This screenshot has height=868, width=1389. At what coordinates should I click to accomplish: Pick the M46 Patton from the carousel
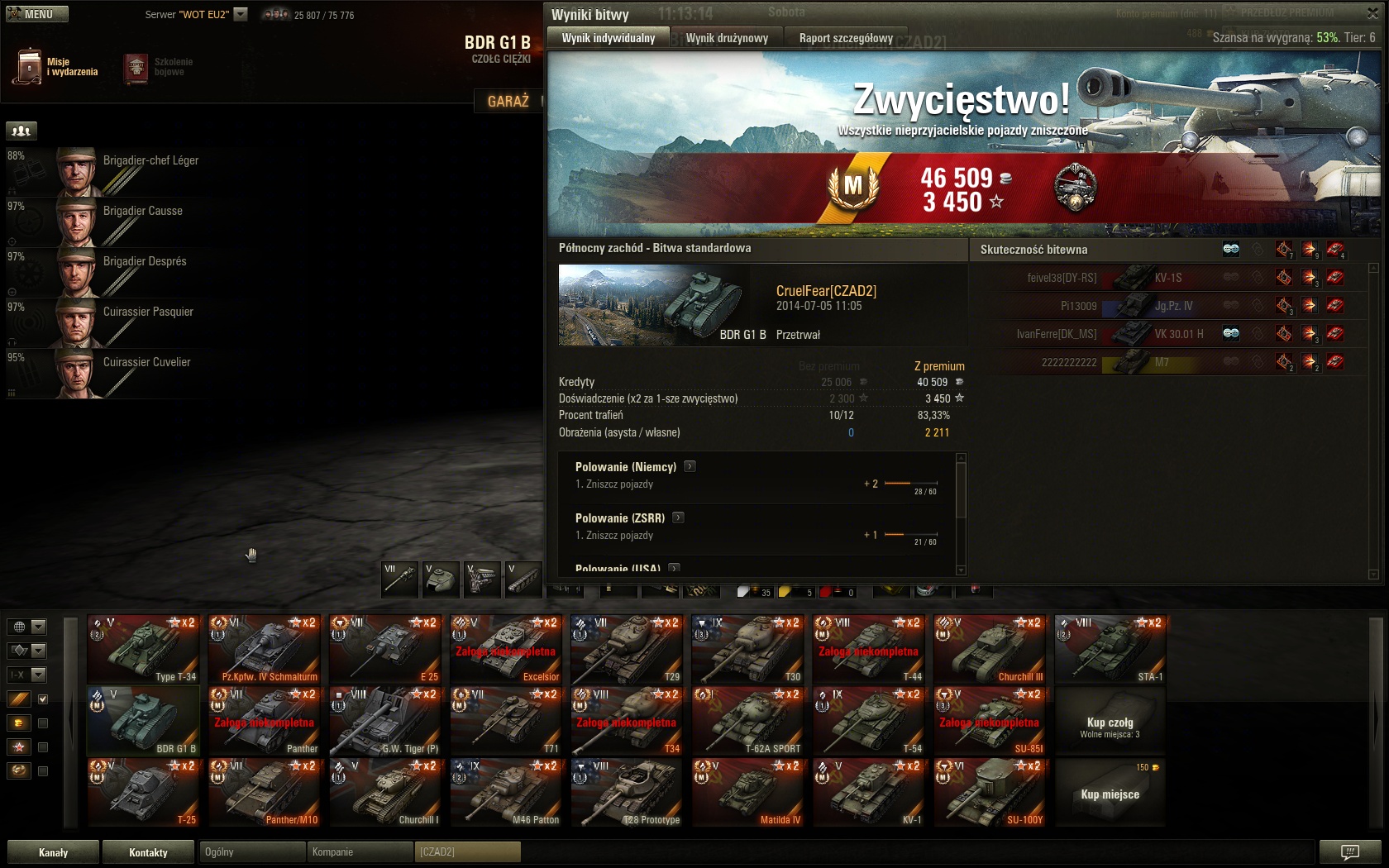pyautogui.click(x=505, y=793)
